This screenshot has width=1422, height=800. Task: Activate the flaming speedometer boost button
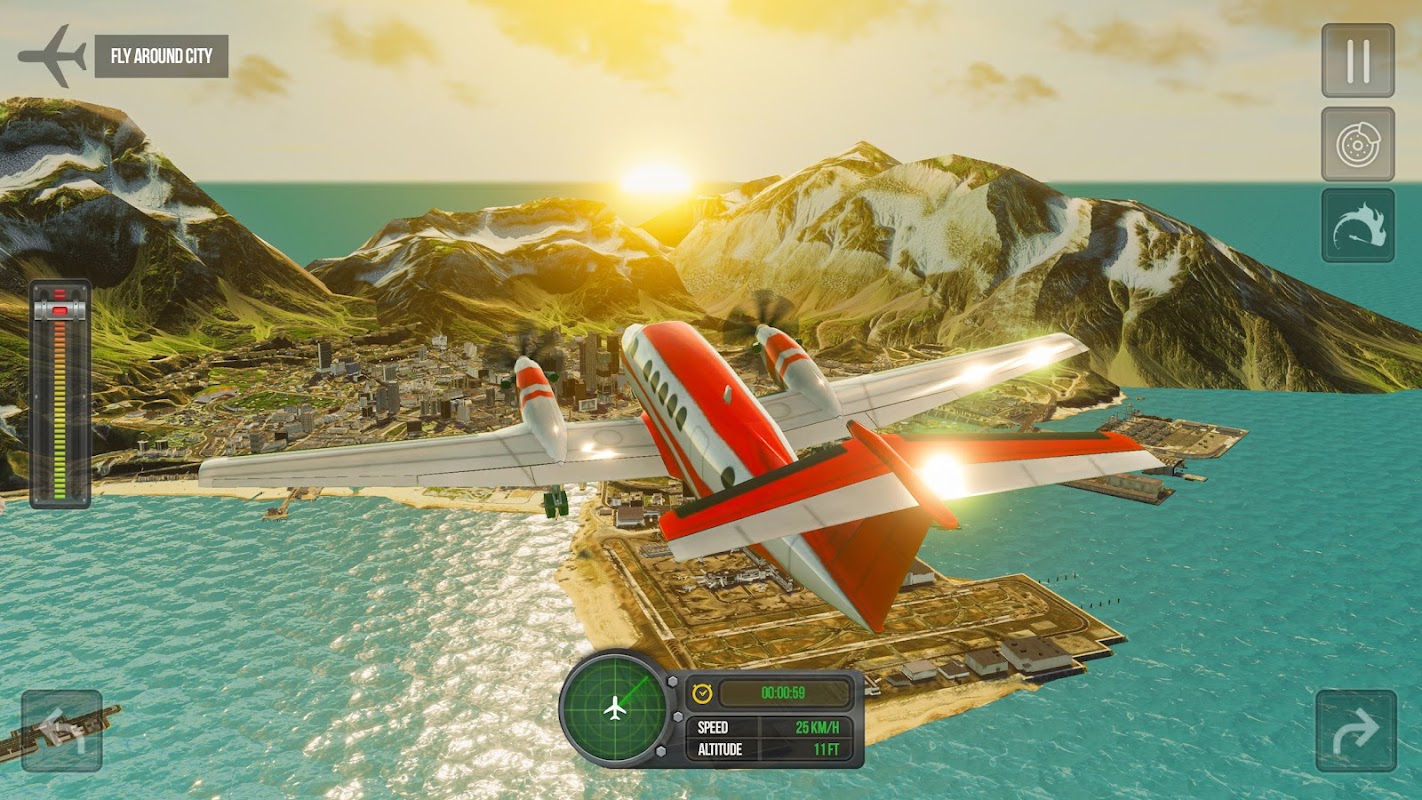click(x=1357, y=225)
